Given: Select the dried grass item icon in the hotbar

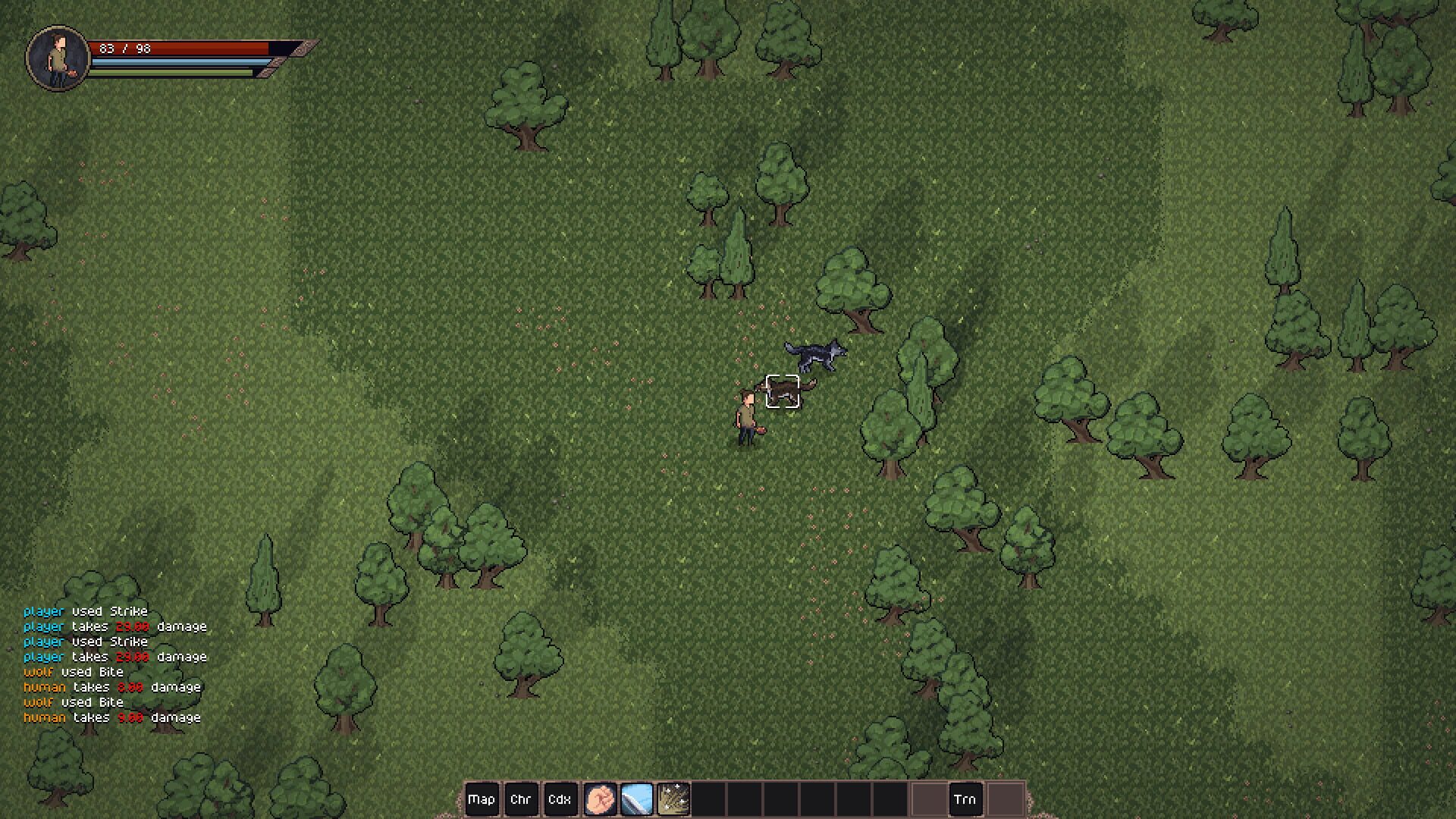Looking at the screenshot, I should (675, 799).
